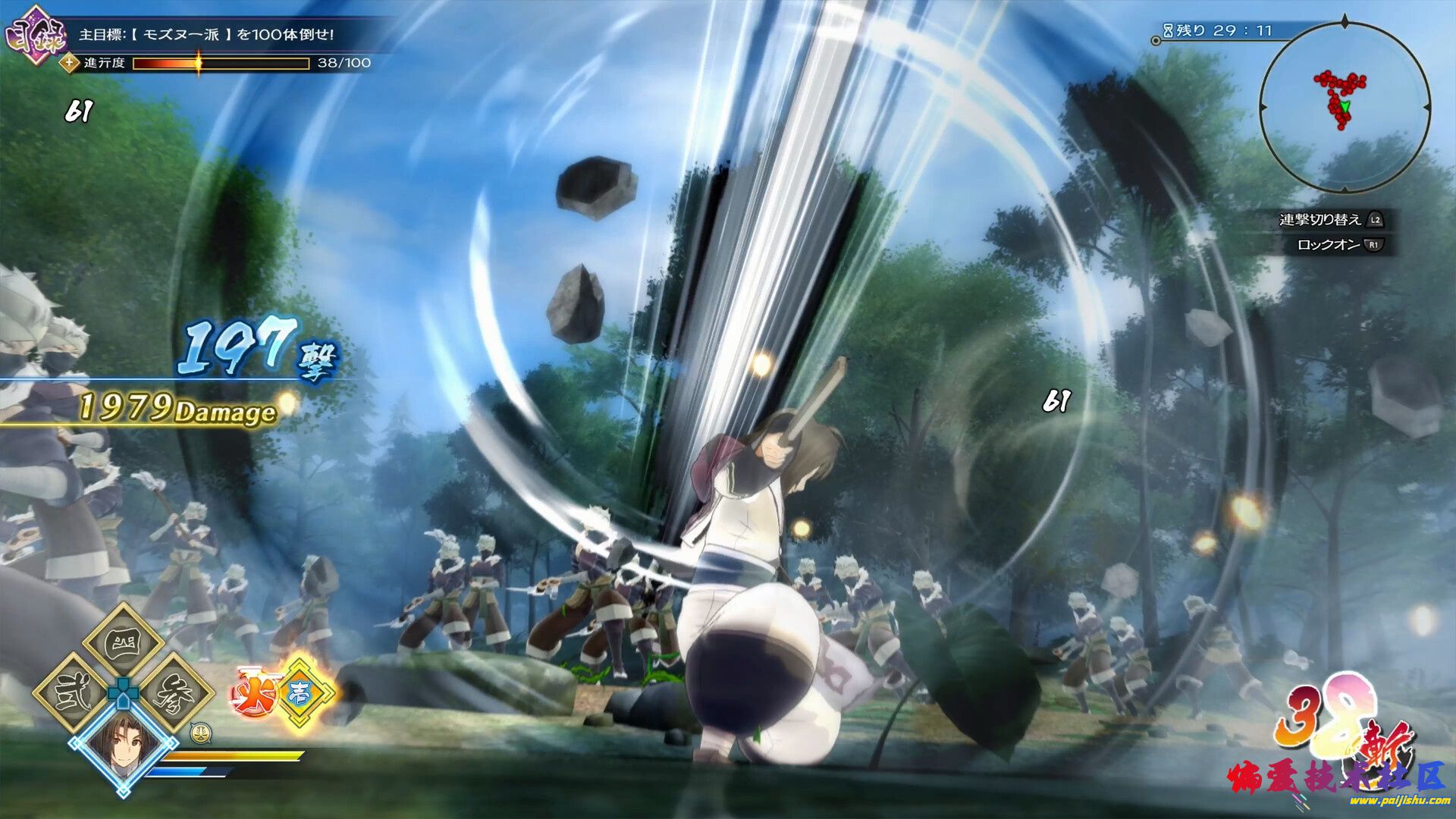
Task: Click the blue cross d-pad emblem
Action: tap(123, 691)
